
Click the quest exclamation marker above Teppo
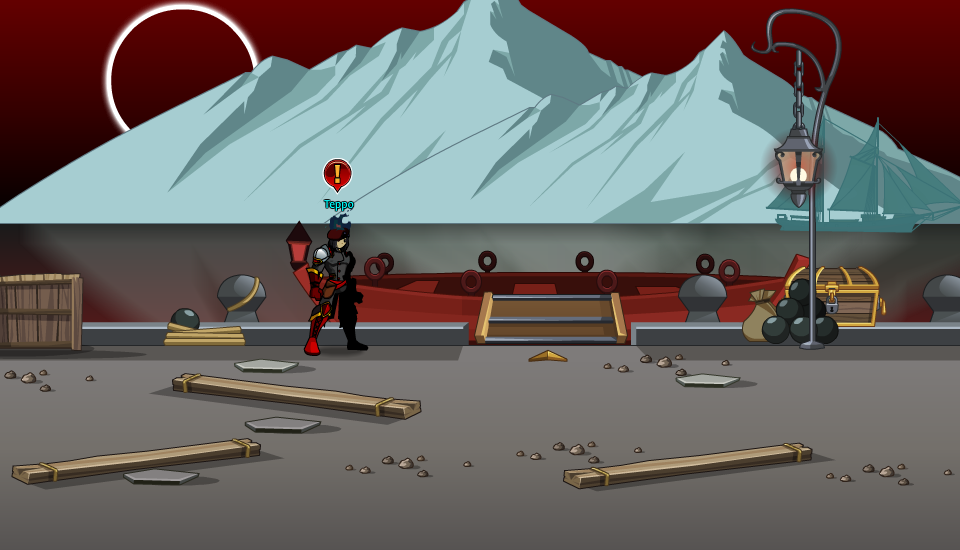tap(337, 174)
